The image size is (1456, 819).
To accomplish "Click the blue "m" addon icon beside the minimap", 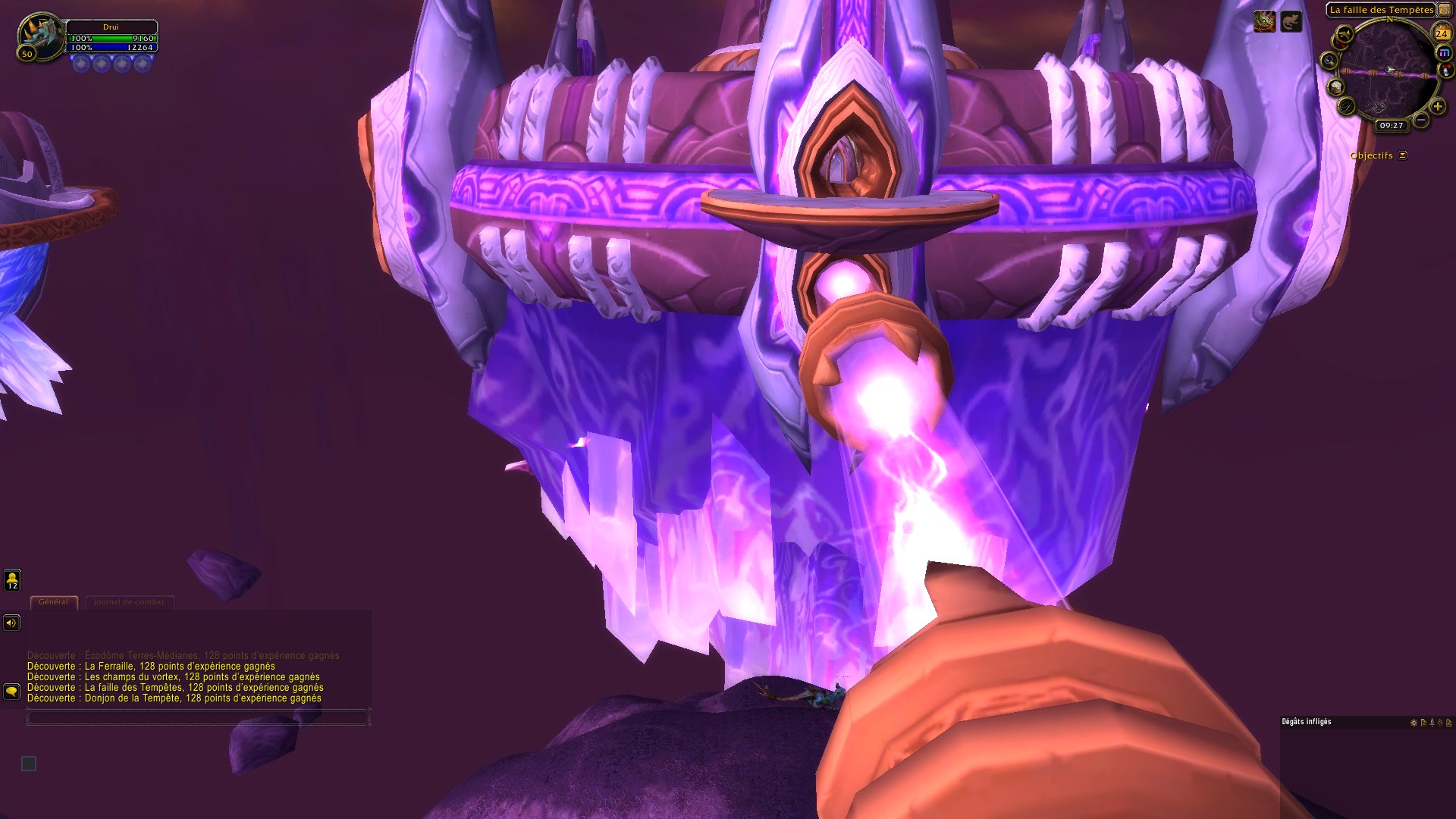I will coord(1444,52).
